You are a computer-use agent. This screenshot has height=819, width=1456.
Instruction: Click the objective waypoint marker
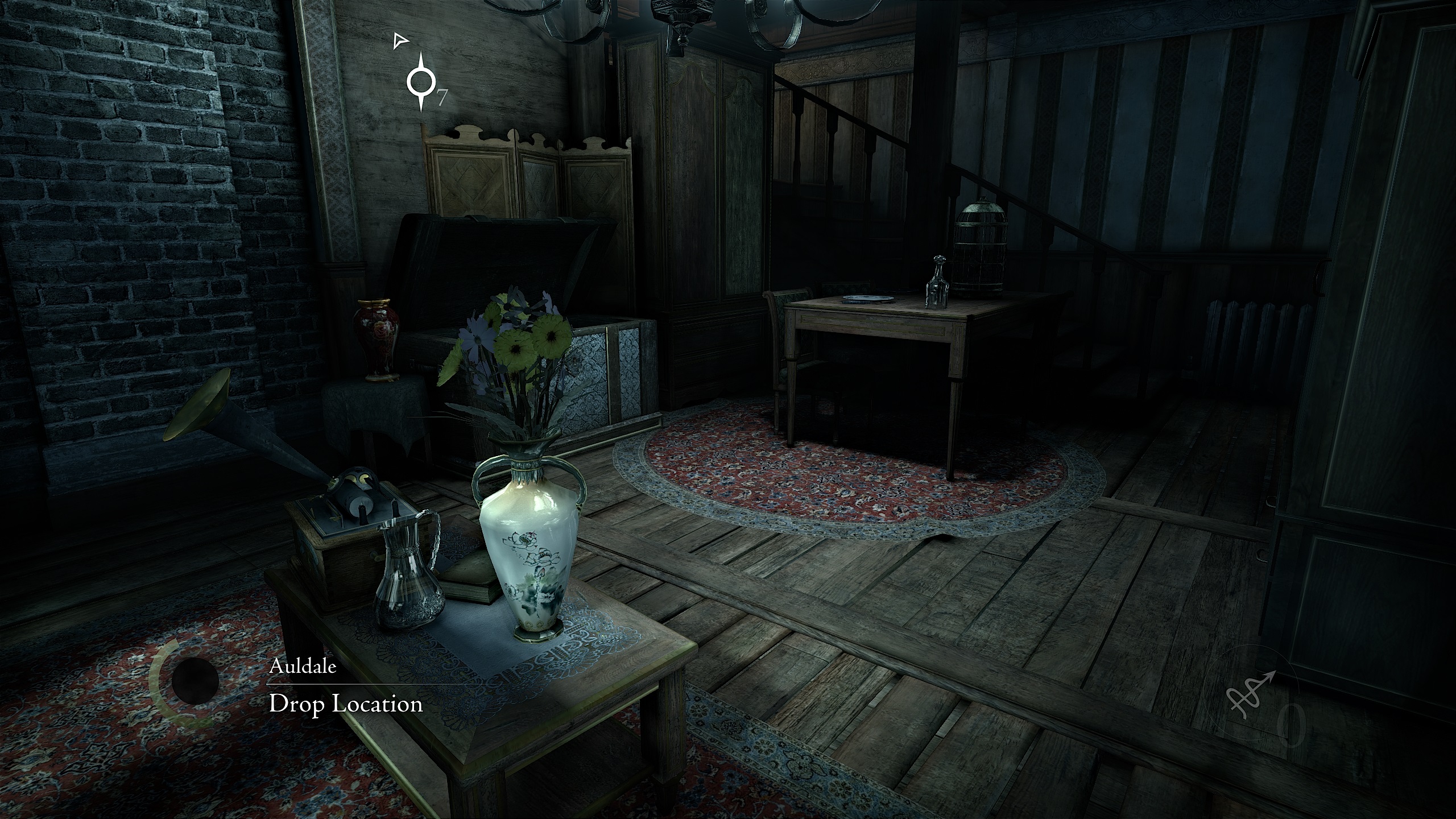pos(421,83)
